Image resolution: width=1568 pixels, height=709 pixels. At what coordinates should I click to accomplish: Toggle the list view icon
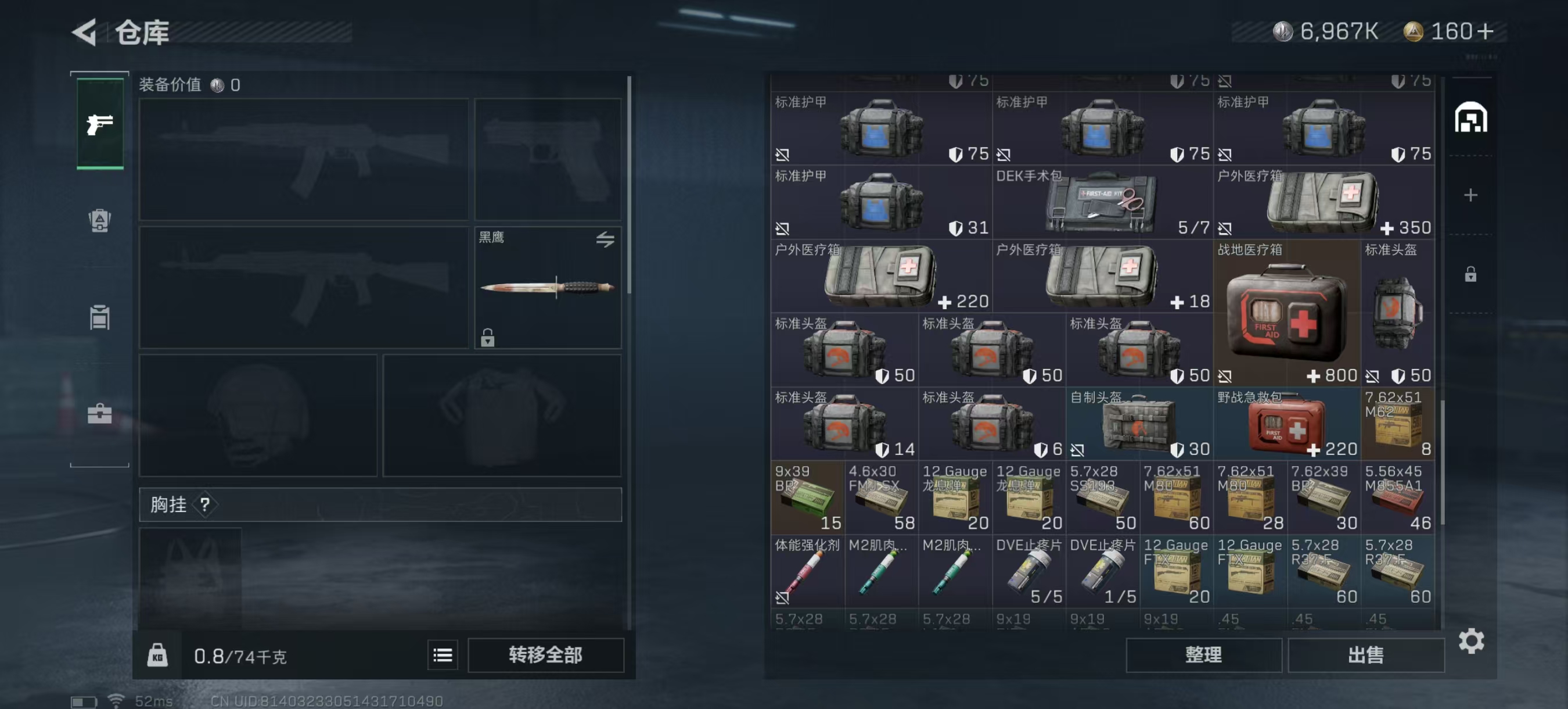tap(443, 655)
